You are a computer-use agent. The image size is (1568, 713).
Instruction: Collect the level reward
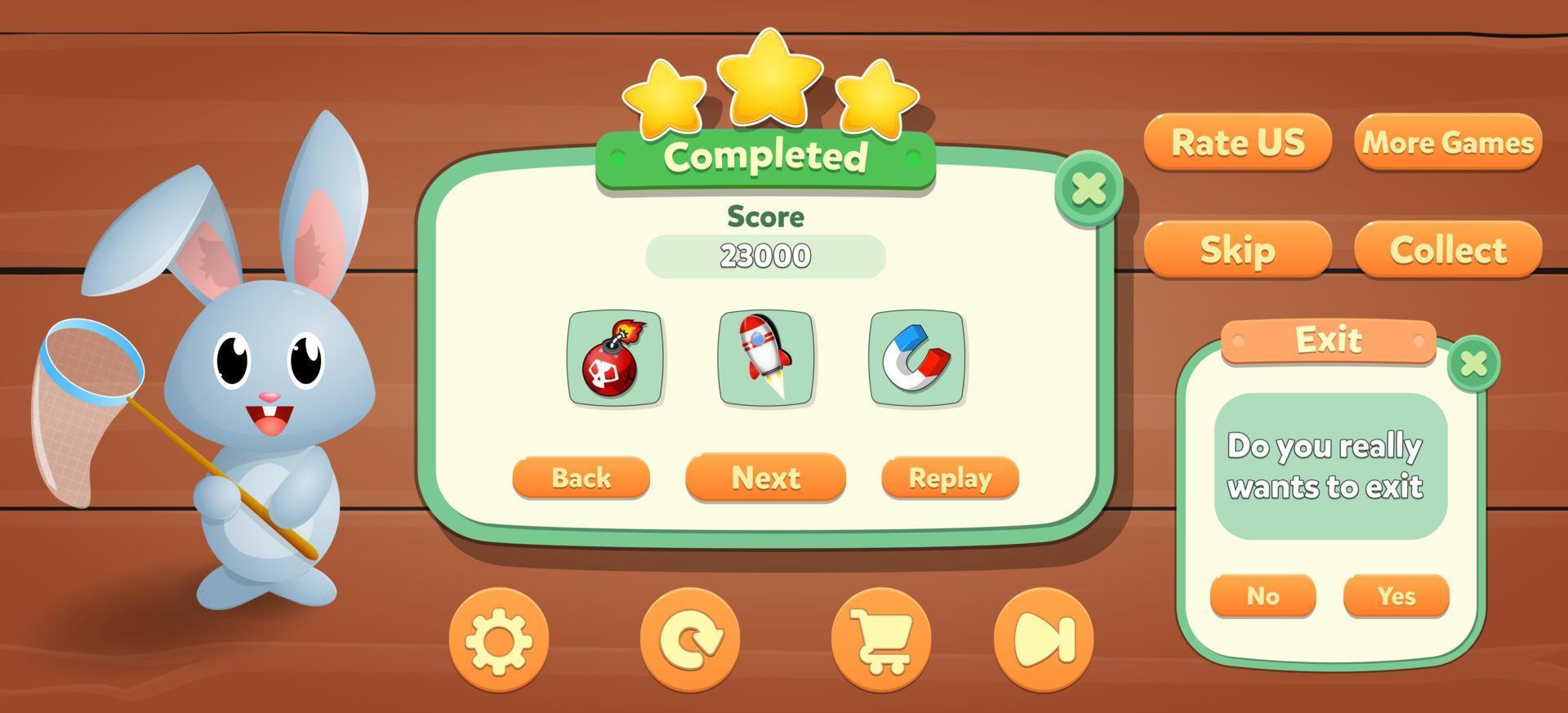[1447, 249]
